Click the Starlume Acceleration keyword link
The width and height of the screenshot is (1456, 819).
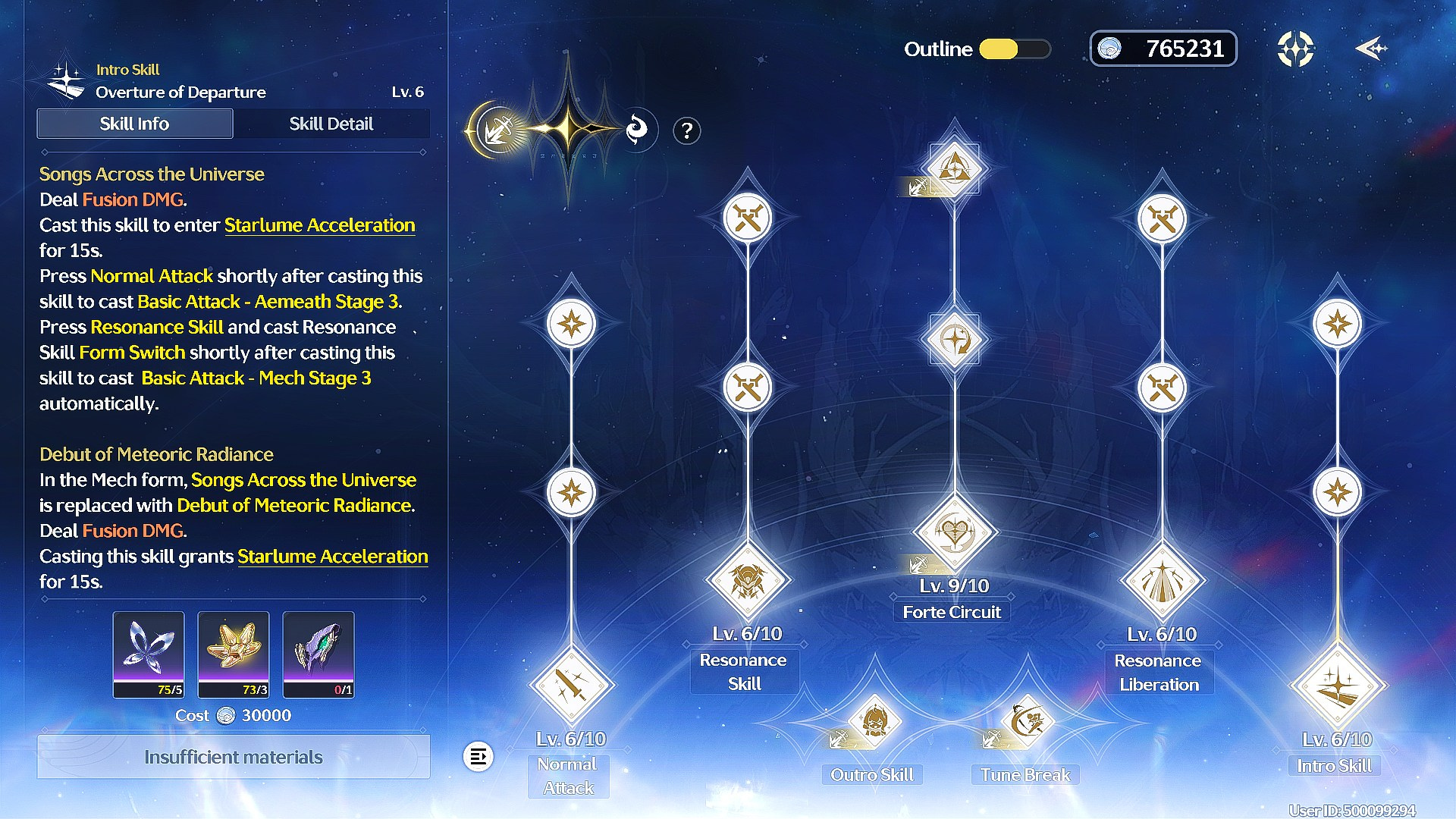coord(319,225)
